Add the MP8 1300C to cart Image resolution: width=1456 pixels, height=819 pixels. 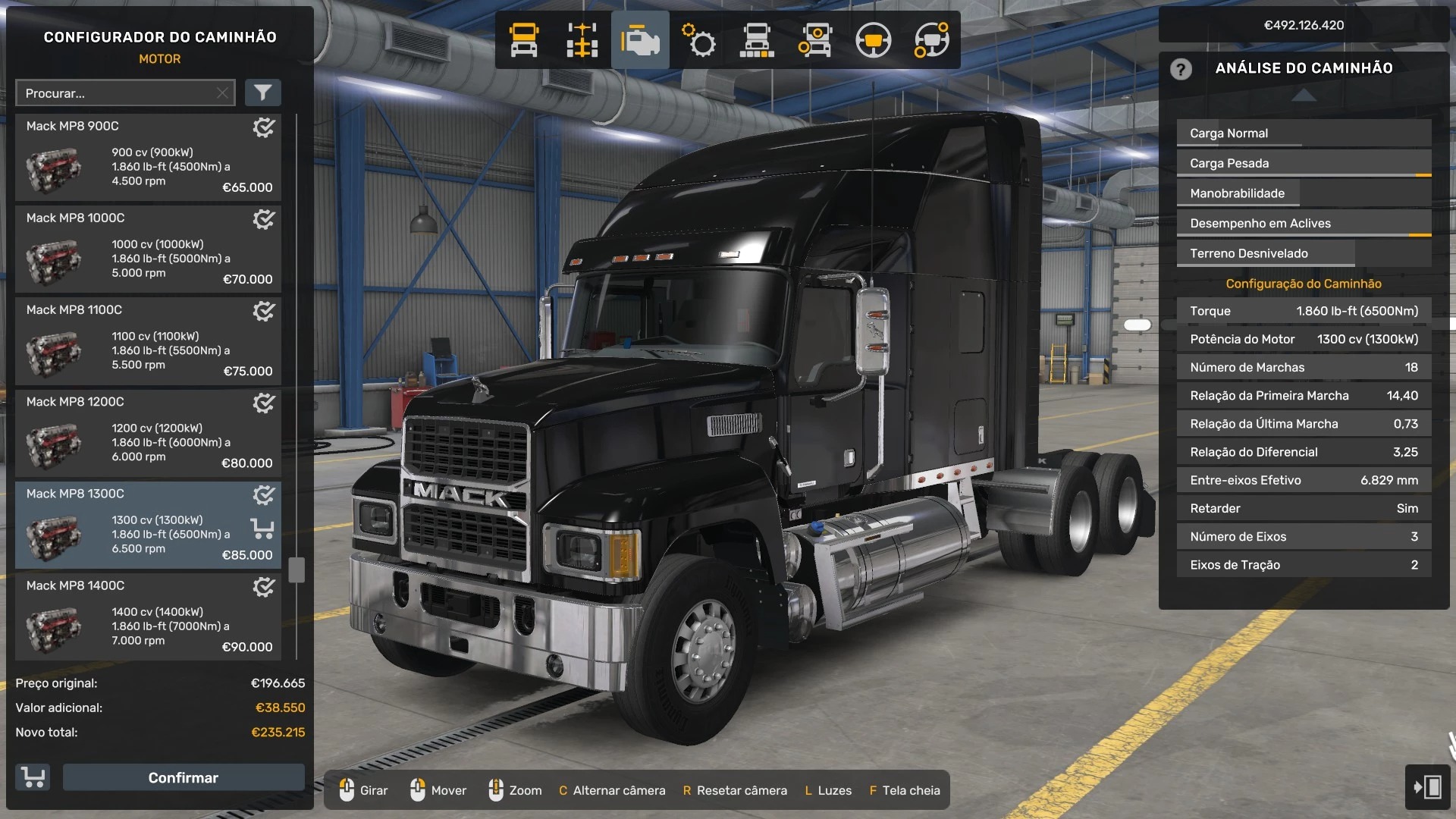[262, 528]
